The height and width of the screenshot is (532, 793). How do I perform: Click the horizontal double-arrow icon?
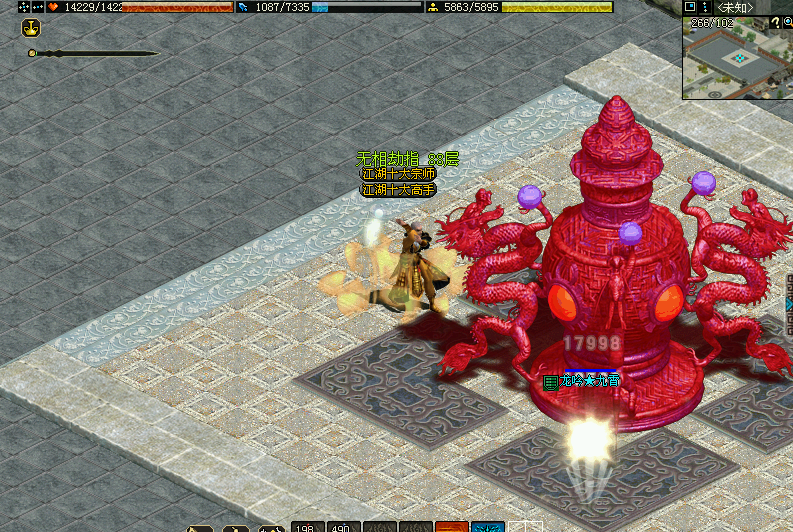(38, 7)
